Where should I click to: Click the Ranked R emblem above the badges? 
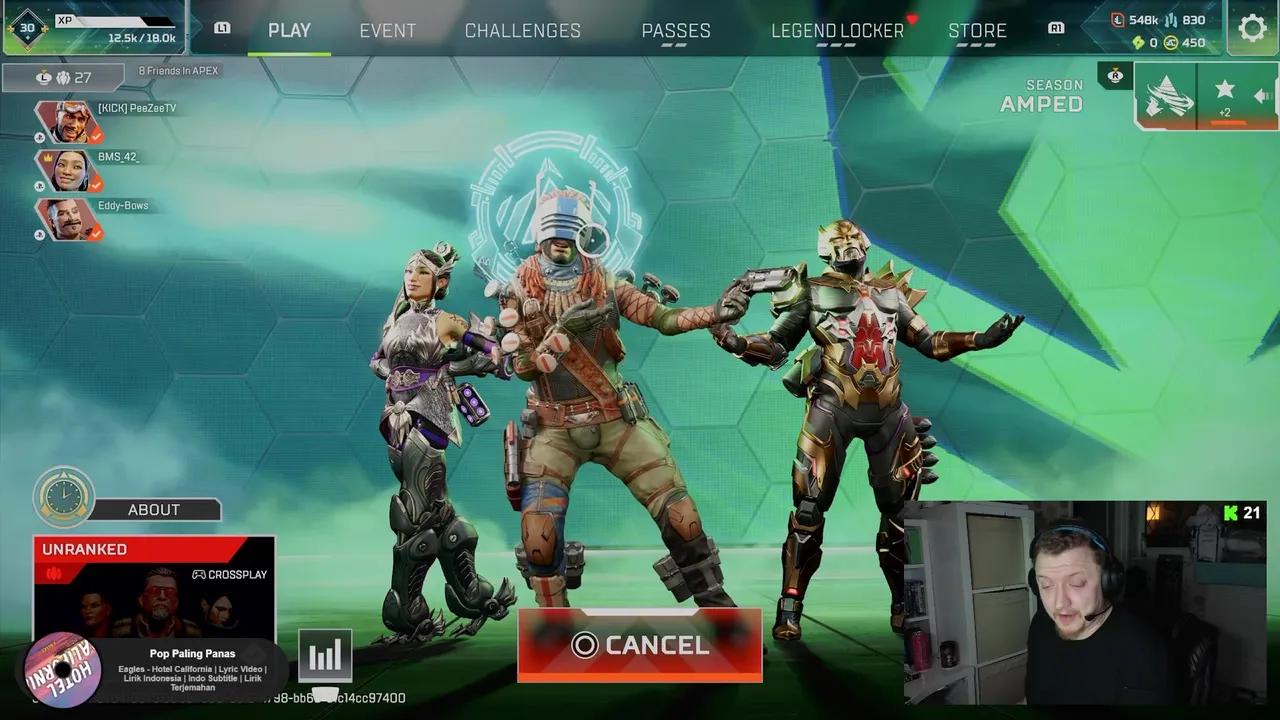[x=1115, y=75]
